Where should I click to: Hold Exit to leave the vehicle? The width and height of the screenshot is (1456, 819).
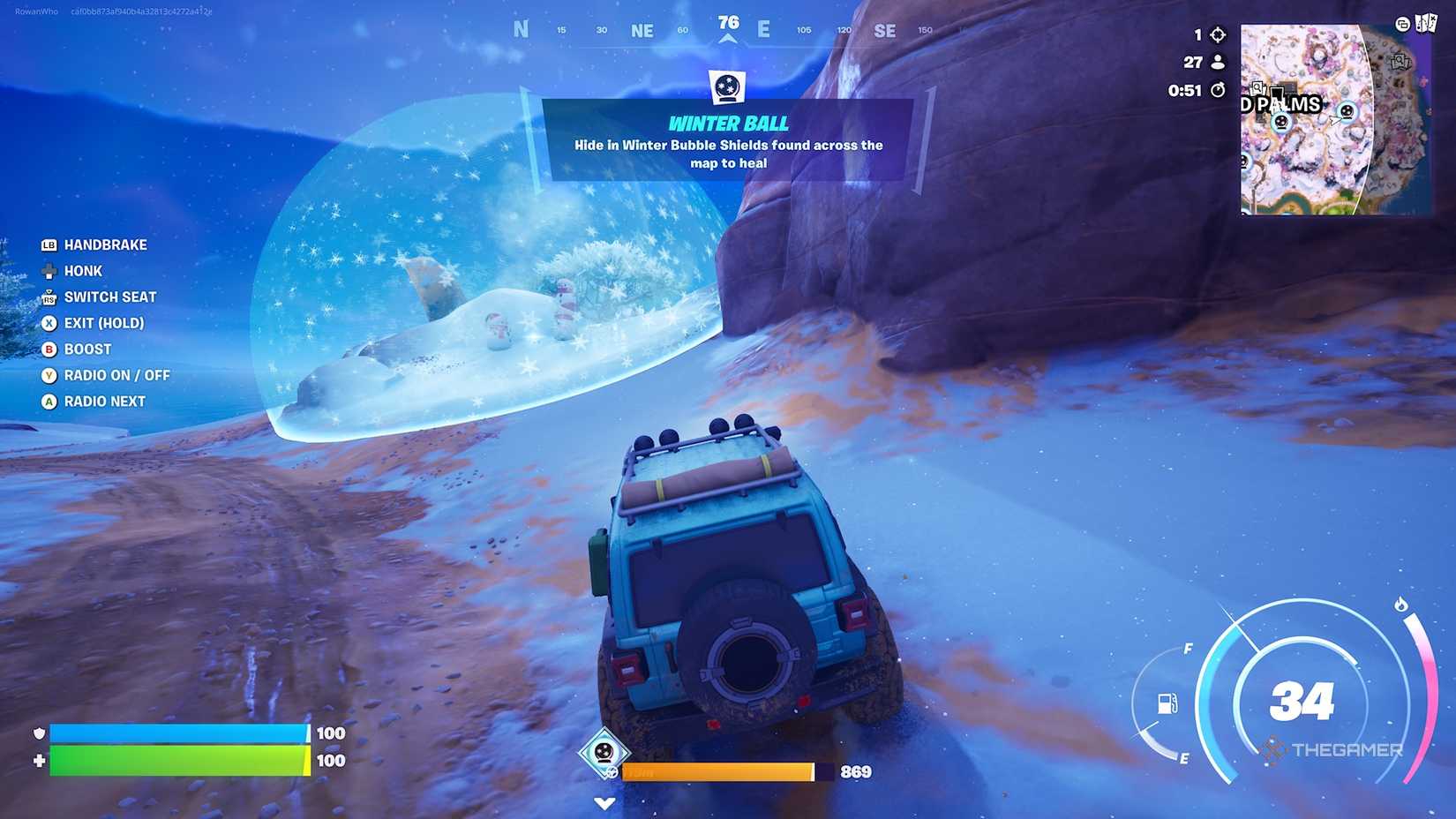click(x=49, y=323)
